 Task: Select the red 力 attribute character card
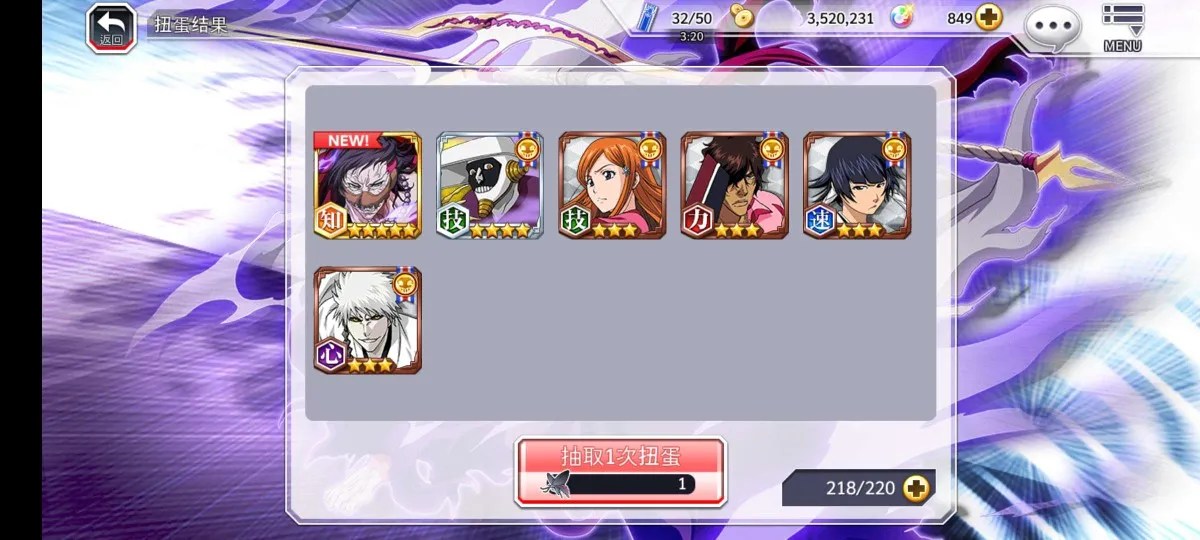734,185
